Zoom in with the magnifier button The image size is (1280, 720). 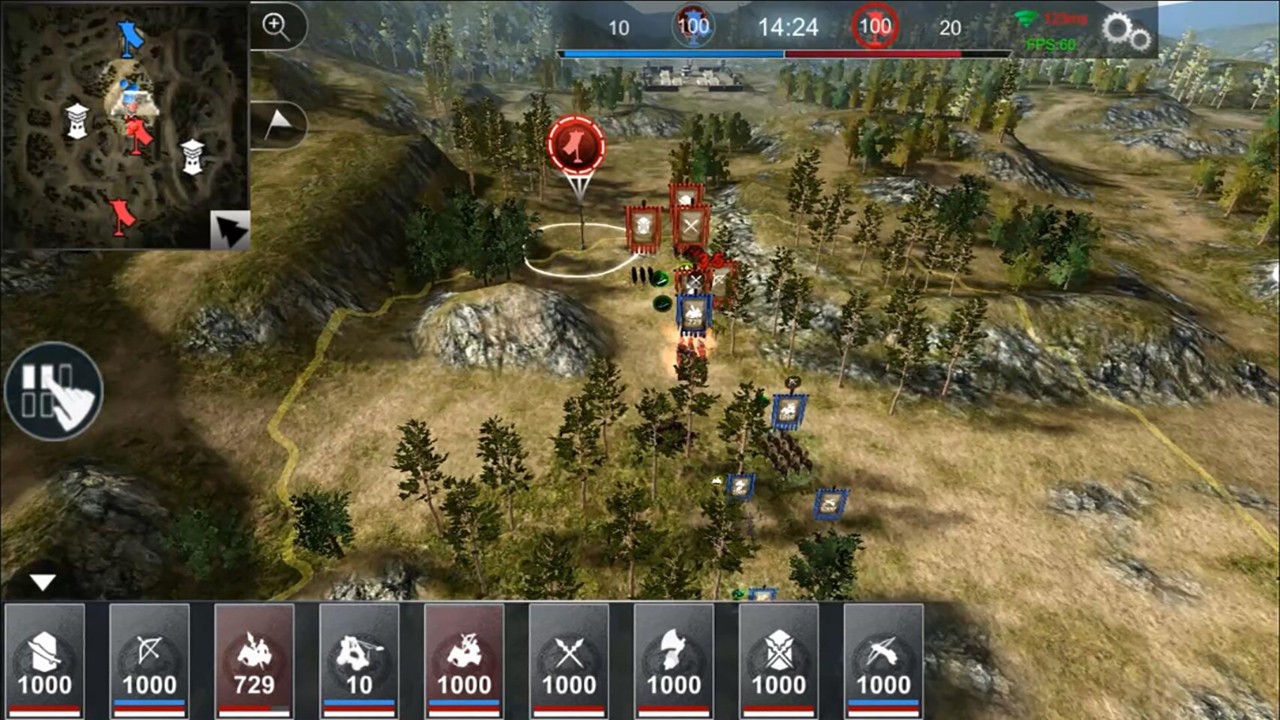pos(276,27)
